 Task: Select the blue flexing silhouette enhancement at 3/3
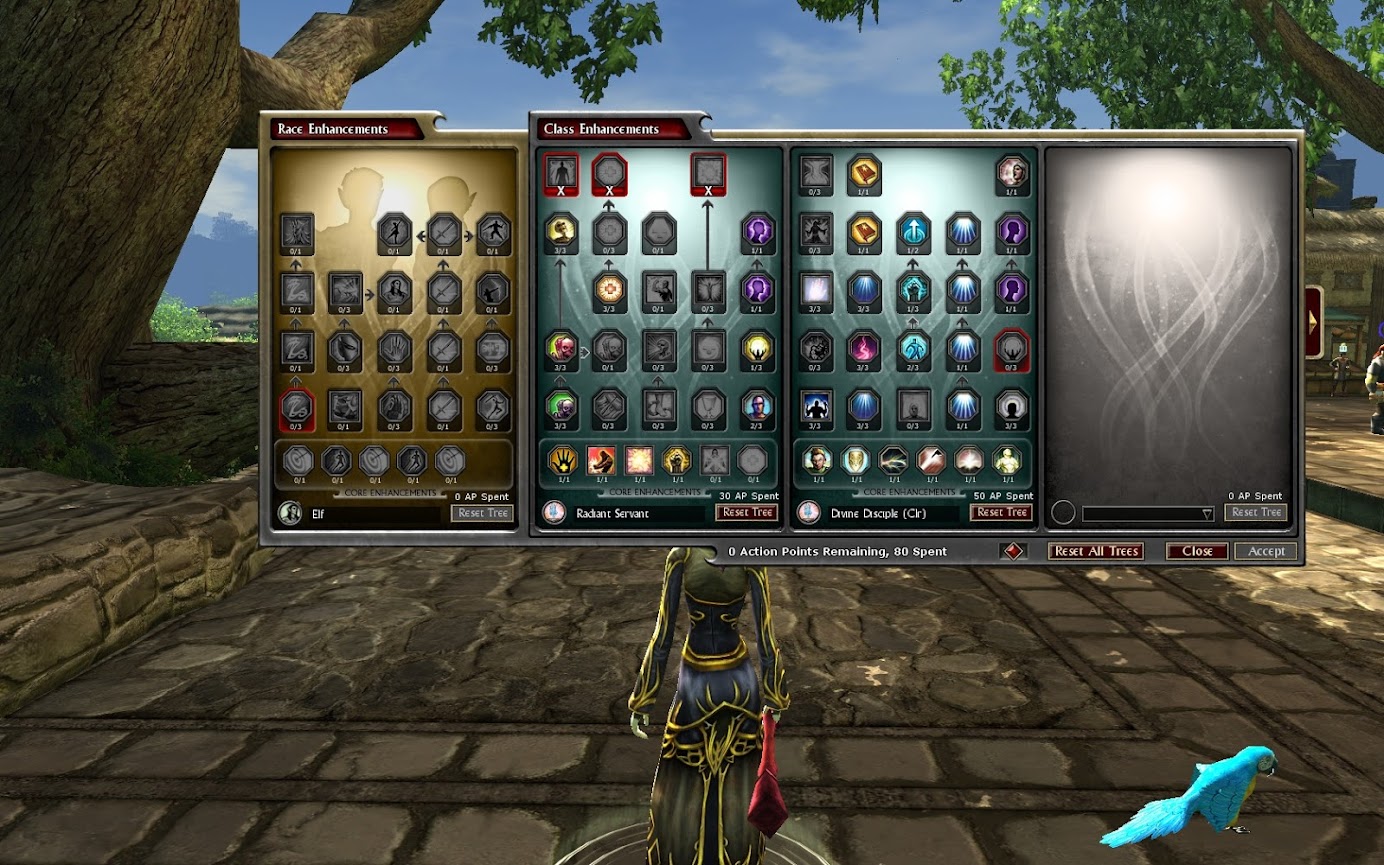coord(816,405)
